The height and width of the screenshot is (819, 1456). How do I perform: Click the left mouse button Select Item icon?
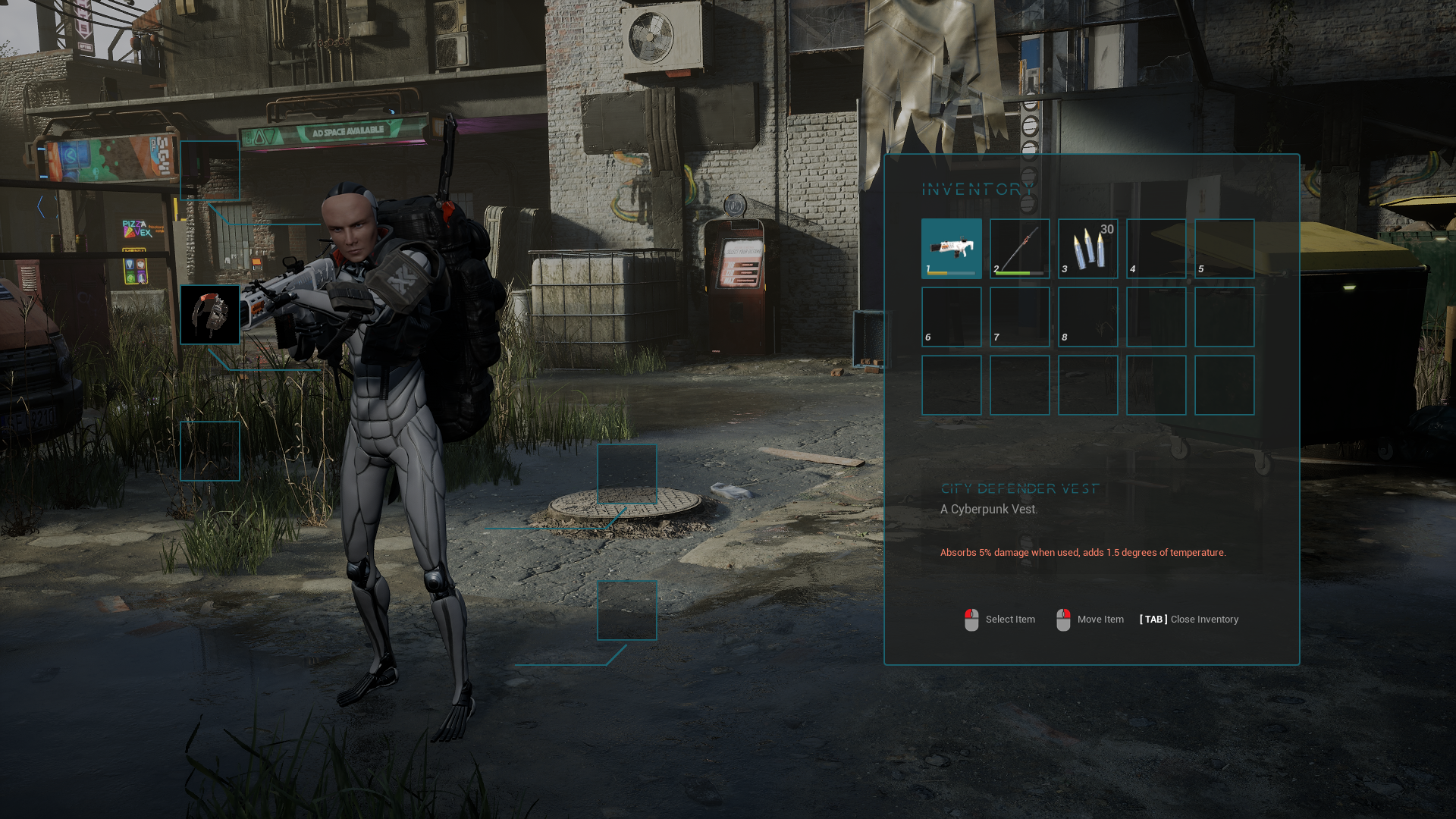click(970, 619)
